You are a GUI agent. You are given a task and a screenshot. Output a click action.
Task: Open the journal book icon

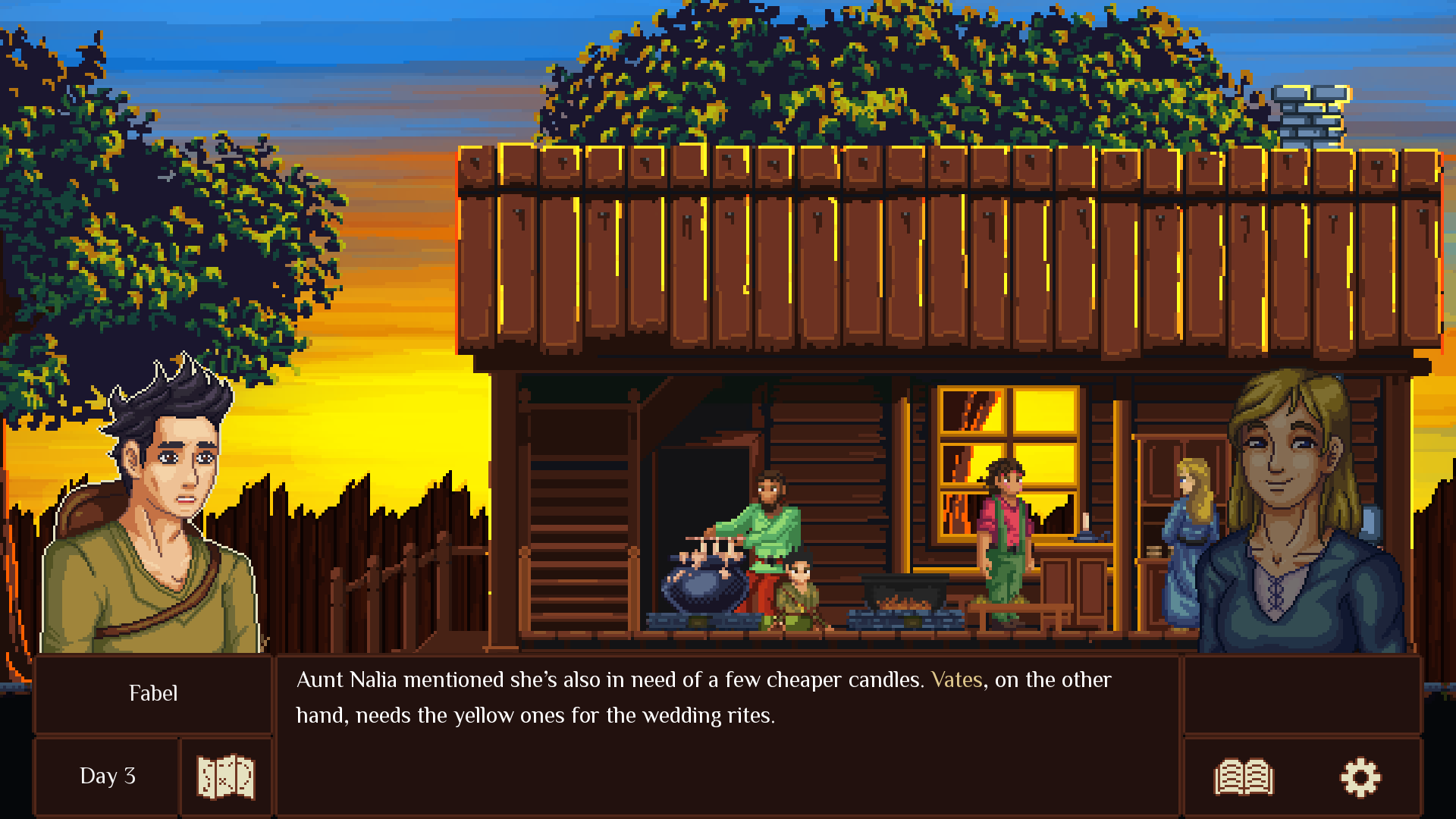1244,777
